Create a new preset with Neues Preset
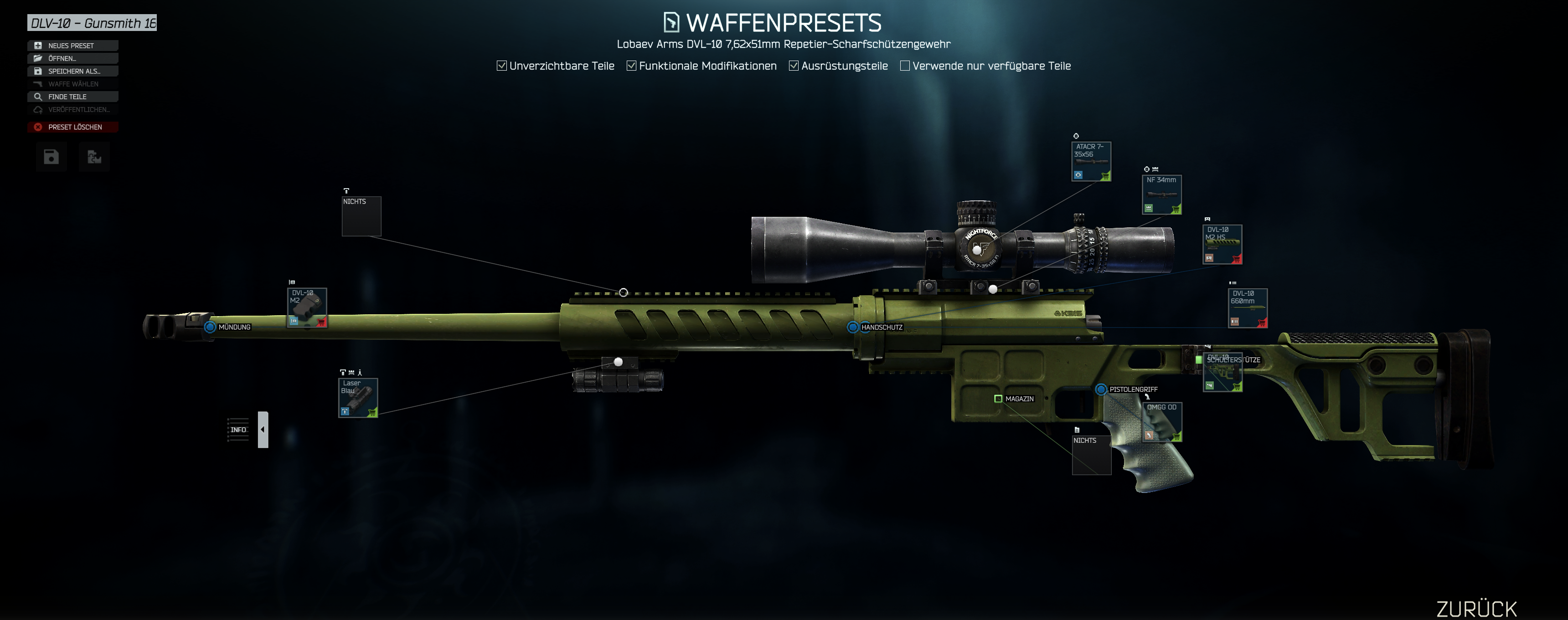 coord(72,46)
